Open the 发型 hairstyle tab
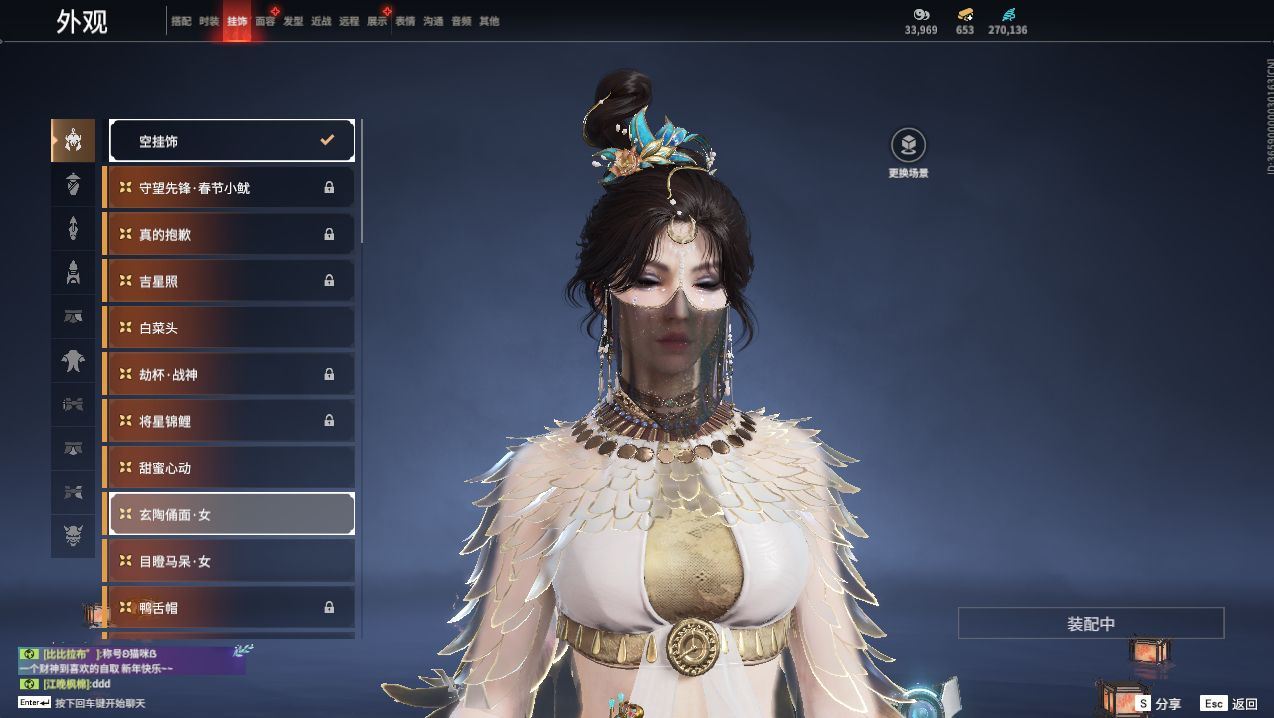This screenshot has width=1274, height=718. click(293, 21)
